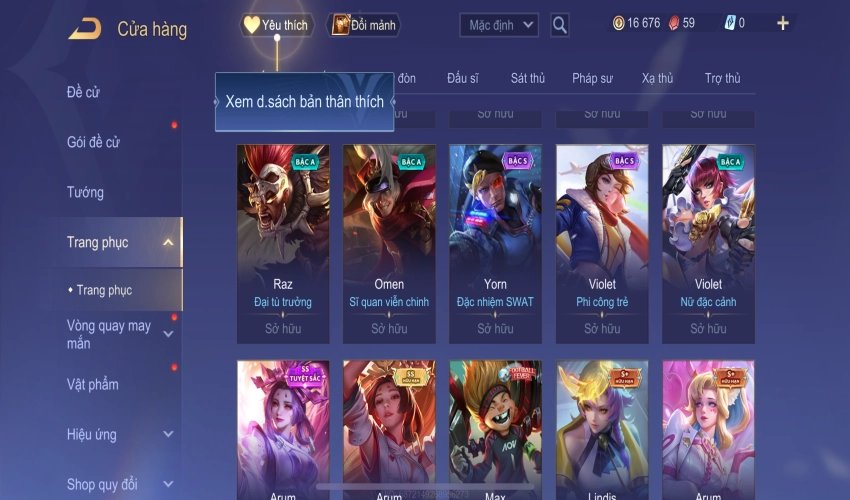Go to the Tướng heroes section

click(85, 192)
